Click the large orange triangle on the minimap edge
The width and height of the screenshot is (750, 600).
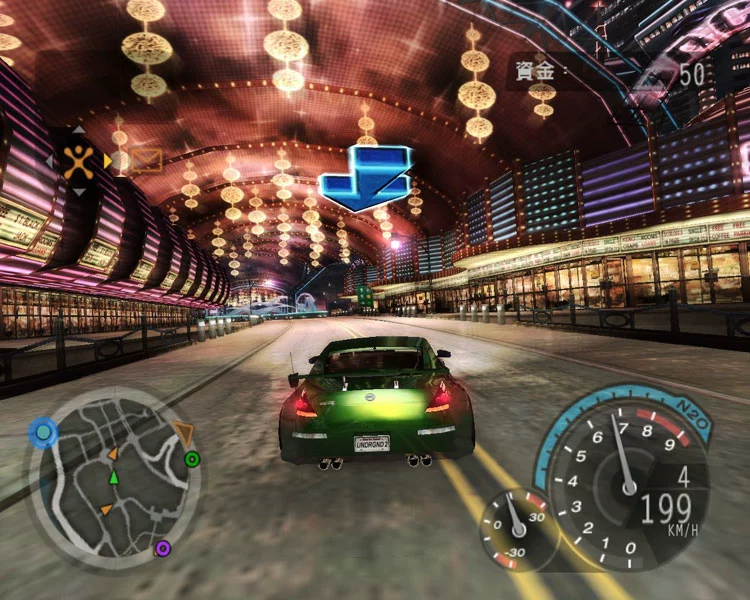(x=183, y=433)
